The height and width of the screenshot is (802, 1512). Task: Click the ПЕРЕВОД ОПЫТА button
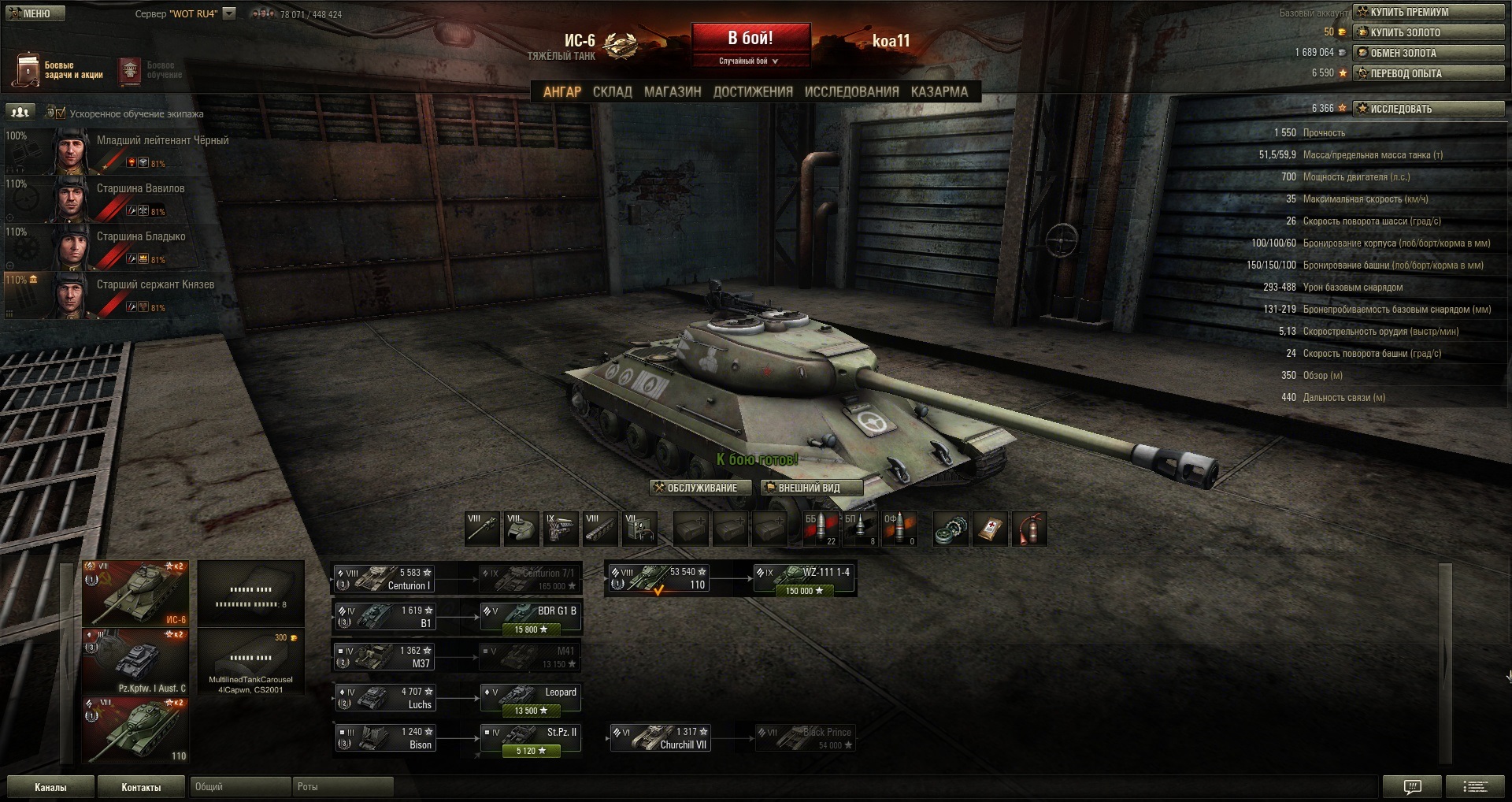coord(1428,73)
